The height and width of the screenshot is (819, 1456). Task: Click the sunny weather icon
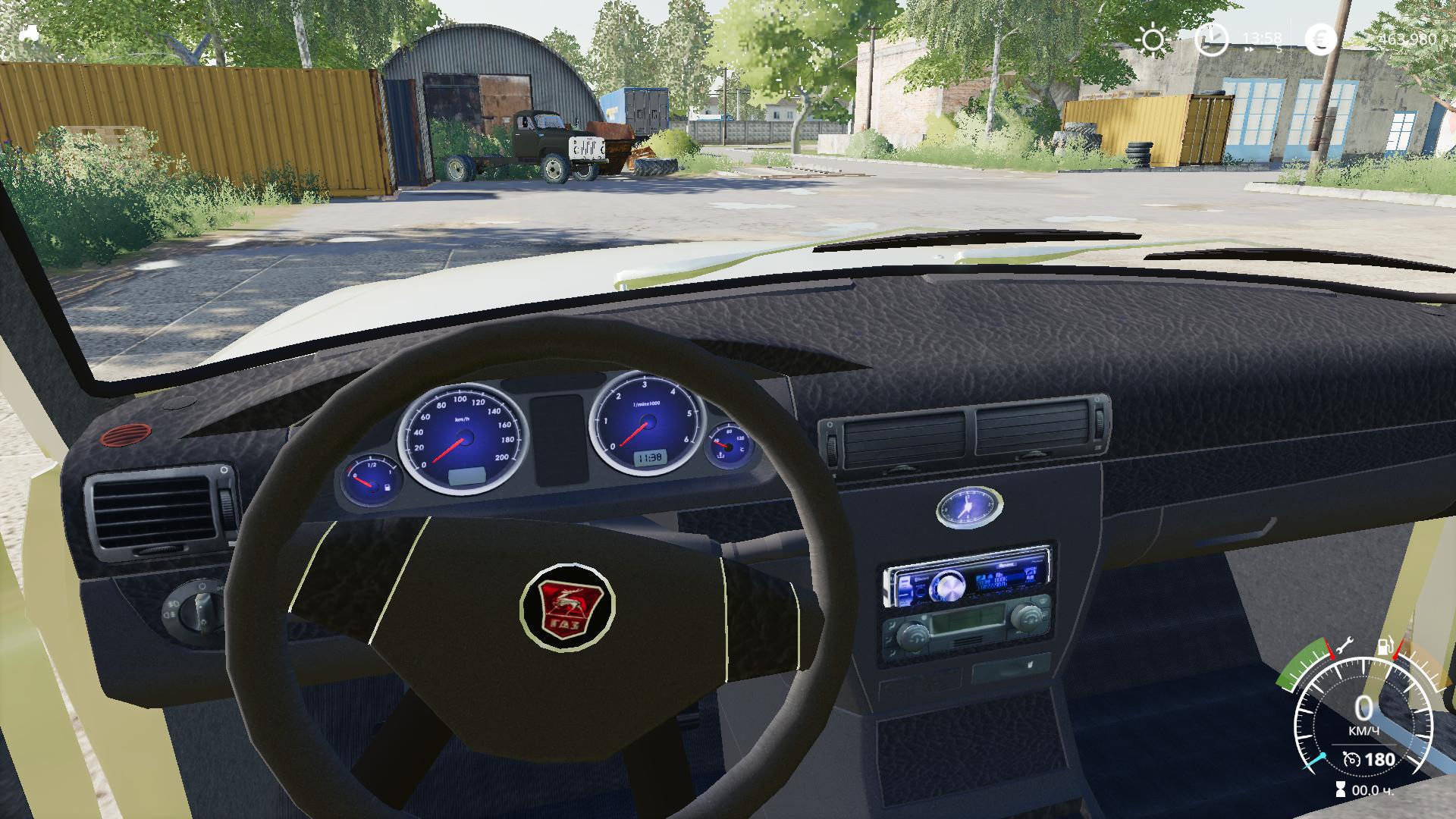coord(1153,39)
